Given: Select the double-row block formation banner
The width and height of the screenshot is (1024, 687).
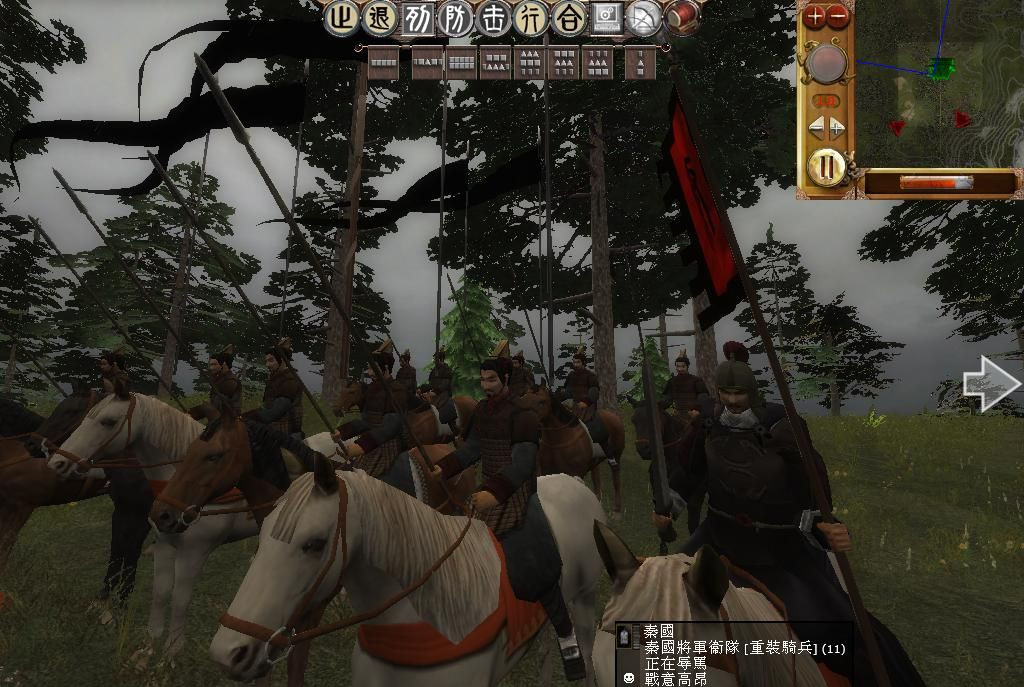Looking at the screenshot, I should [461, 63].
